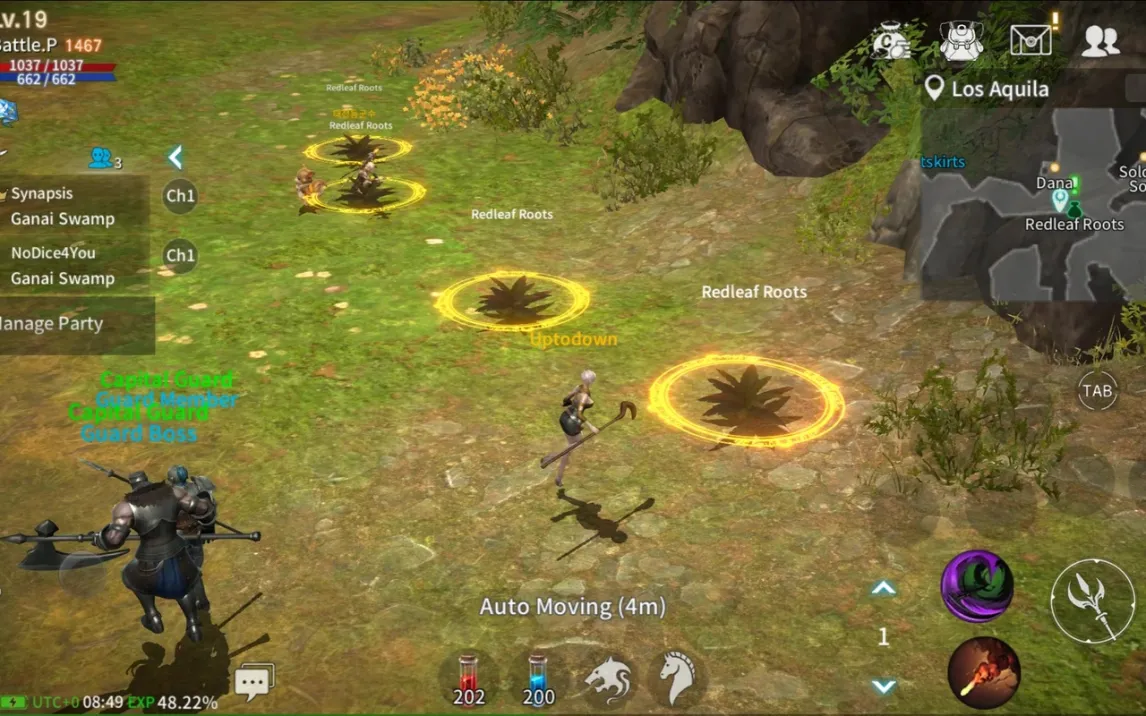Call the horse mount
Image resolution: width=1146 pixels, height=716 pixels.
click(679, 680)
